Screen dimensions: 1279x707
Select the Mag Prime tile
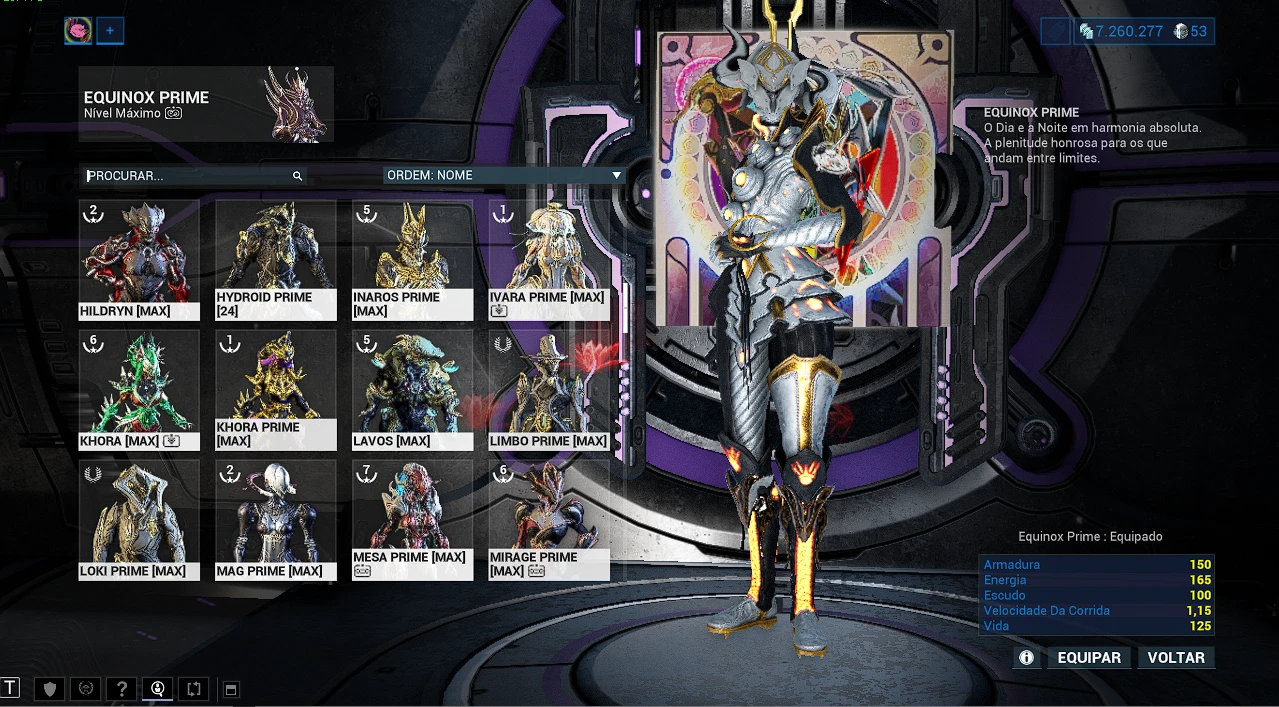point(276,520)
